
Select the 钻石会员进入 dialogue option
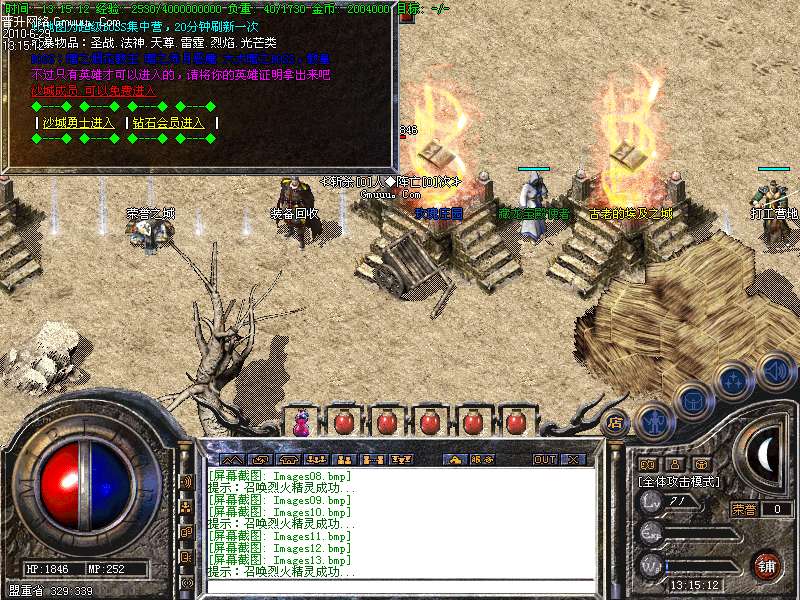point(168,123)
